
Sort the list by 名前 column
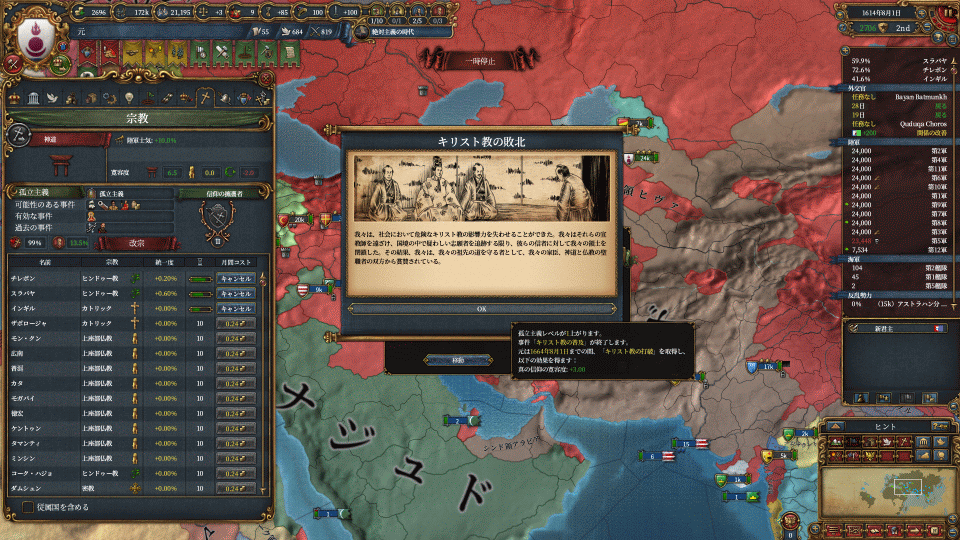(45, 263)
